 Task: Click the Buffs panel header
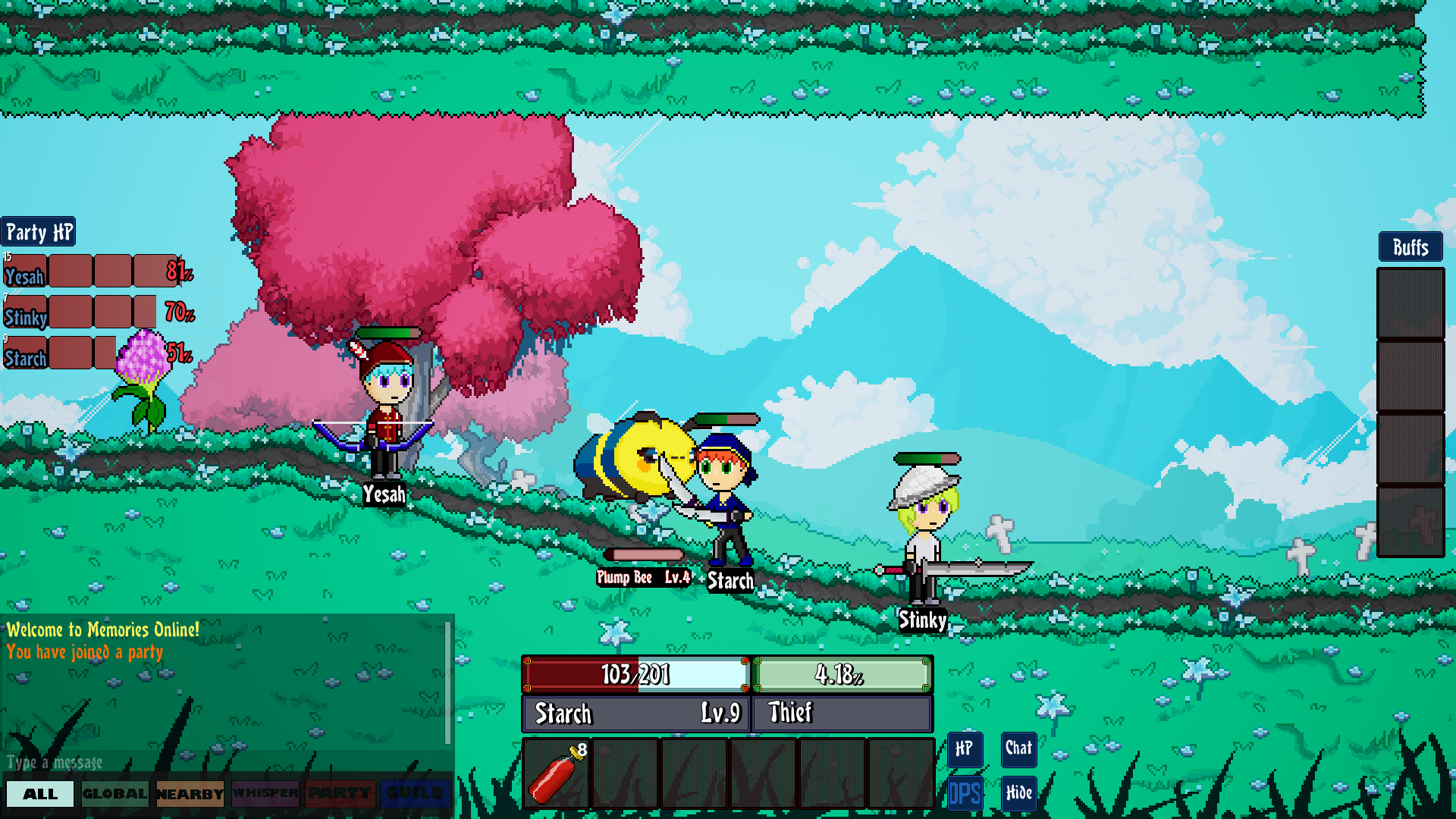(1410, 247)
